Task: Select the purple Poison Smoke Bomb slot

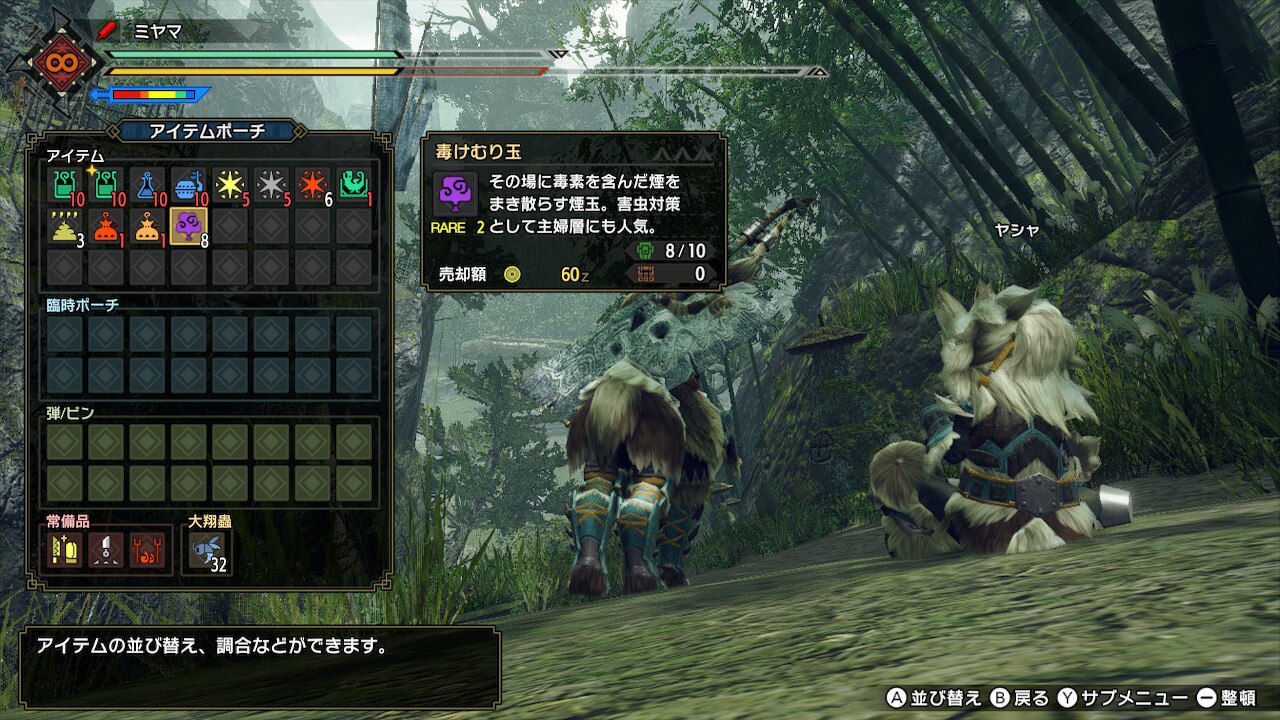Action: (x=188, y=226)
